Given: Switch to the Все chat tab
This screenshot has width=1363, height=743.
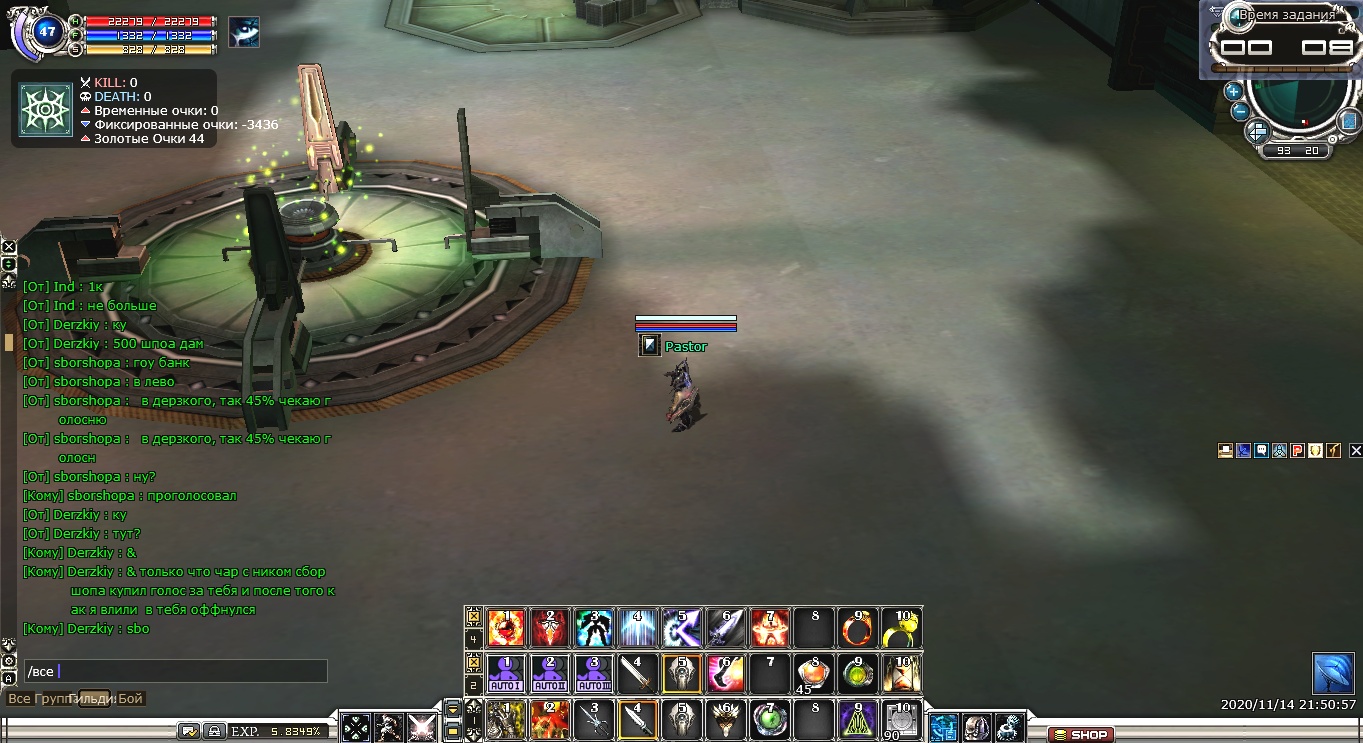Looking at the screenshot, I should coord(19,699).
